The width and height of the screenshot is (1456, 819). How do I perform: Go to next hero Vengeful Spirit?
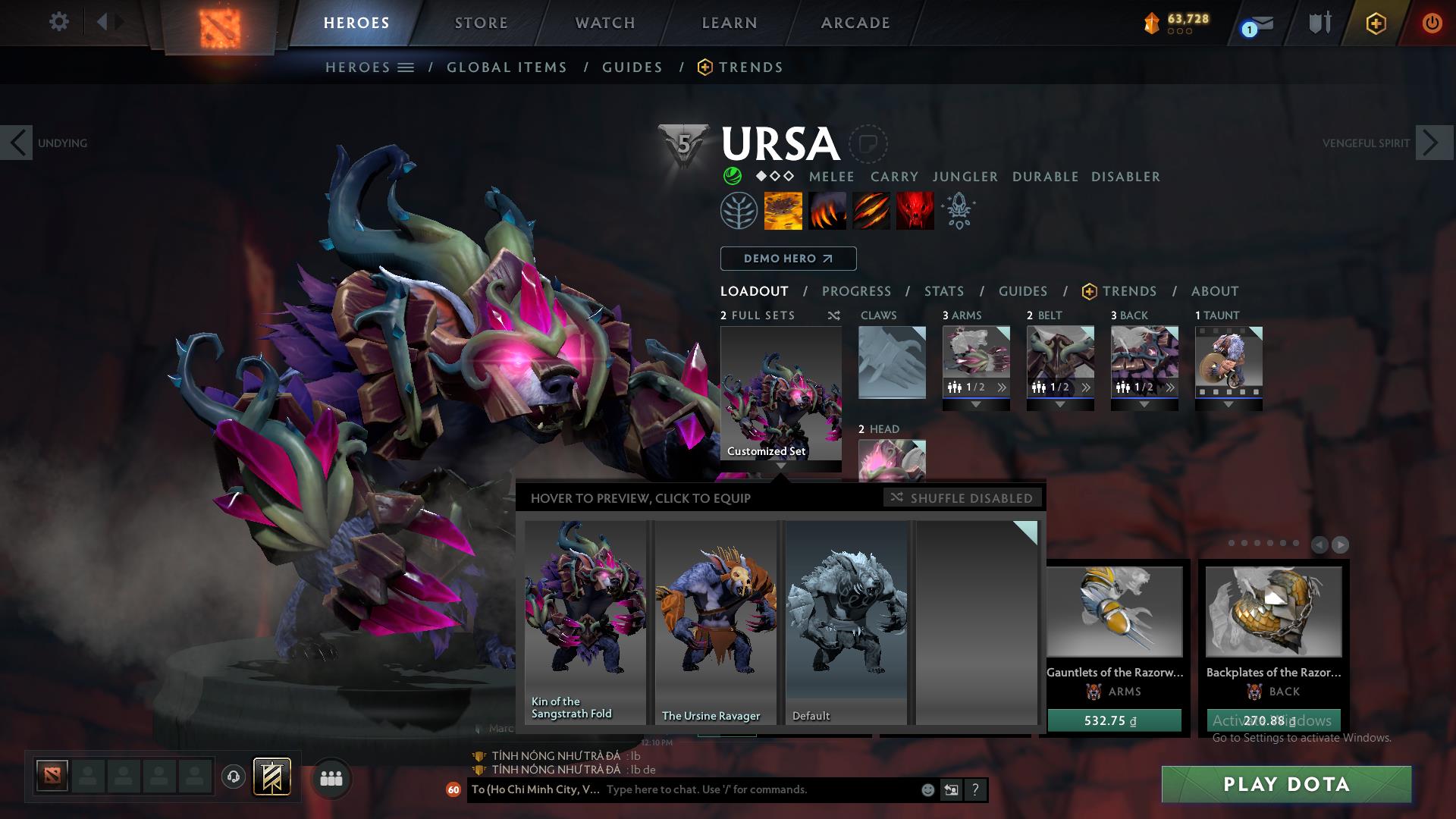[x=1431, y=143]
